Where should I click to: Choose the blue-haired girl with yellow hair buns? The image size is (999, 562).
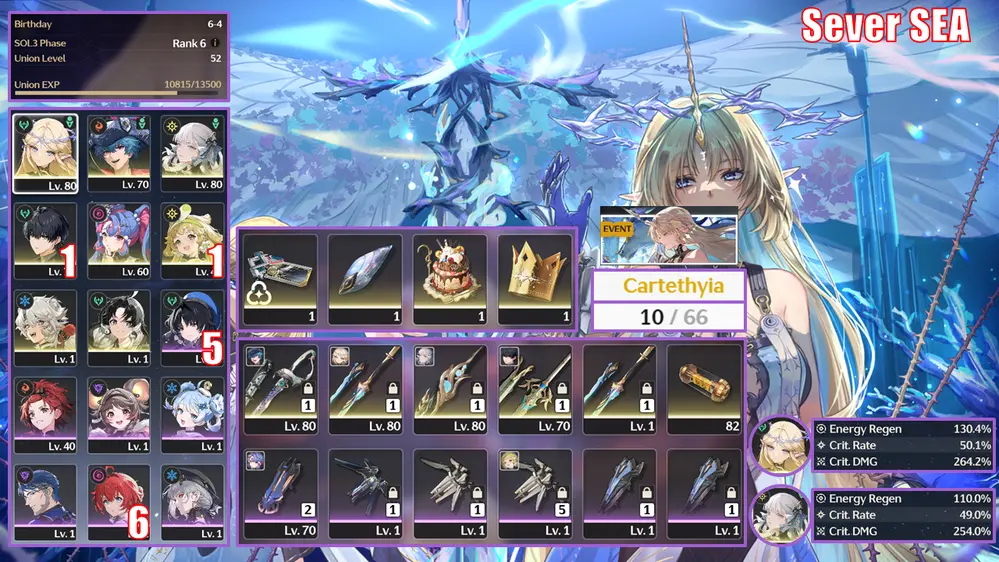[192, 410]
